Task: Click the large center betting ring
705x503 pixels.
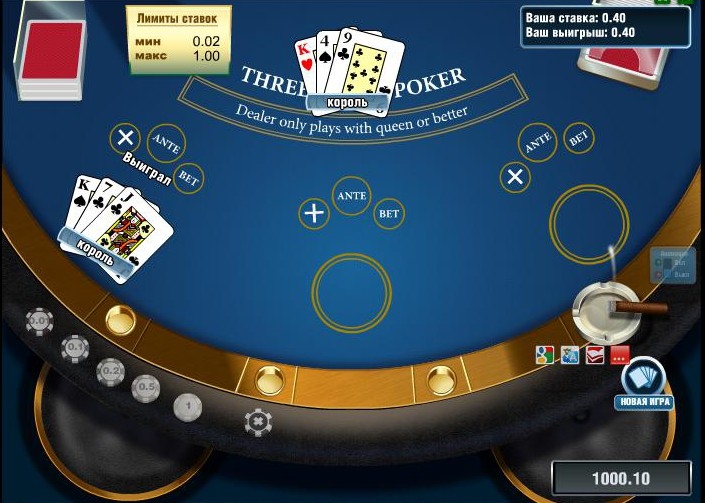Action: 351,291
